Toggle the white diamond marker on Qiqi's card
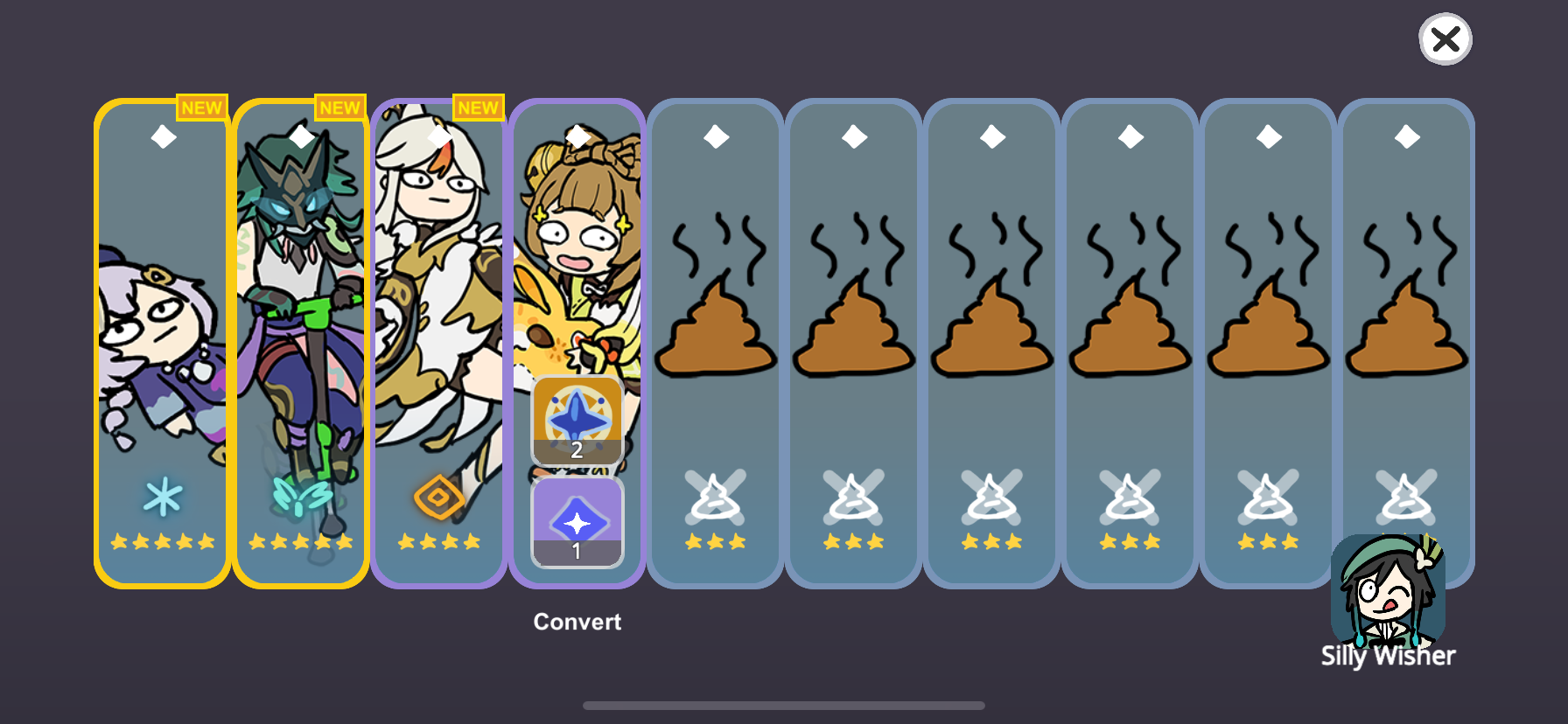Viewport: 1568px width, 724px height. point(161,136)
